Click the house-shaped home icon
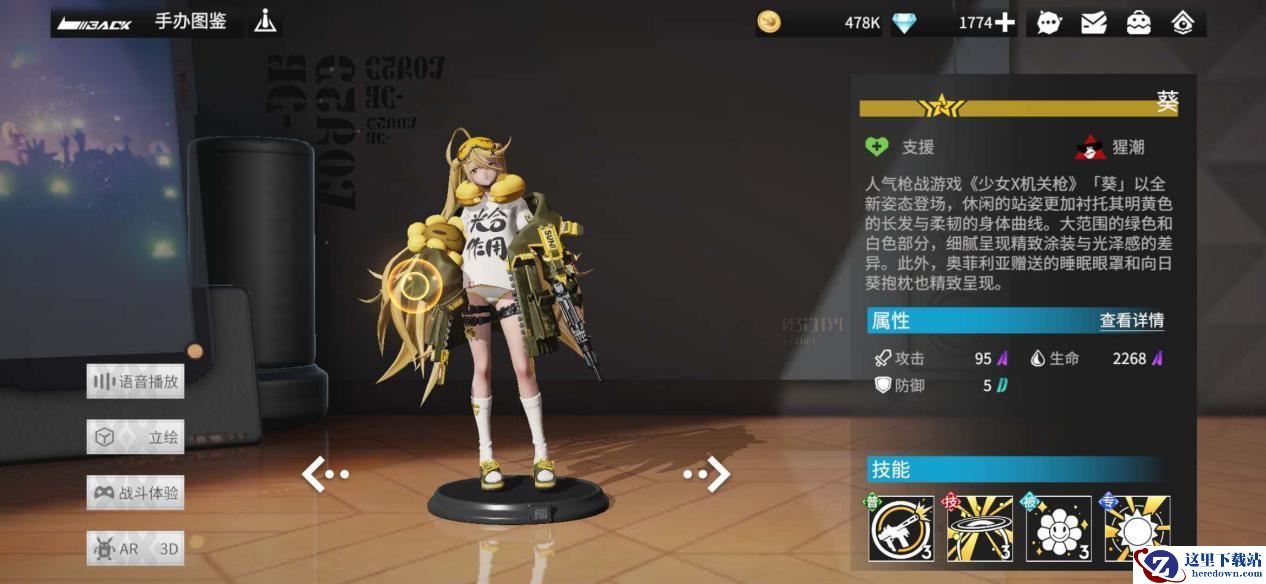1266x584 pixels. coord(1183,22)
